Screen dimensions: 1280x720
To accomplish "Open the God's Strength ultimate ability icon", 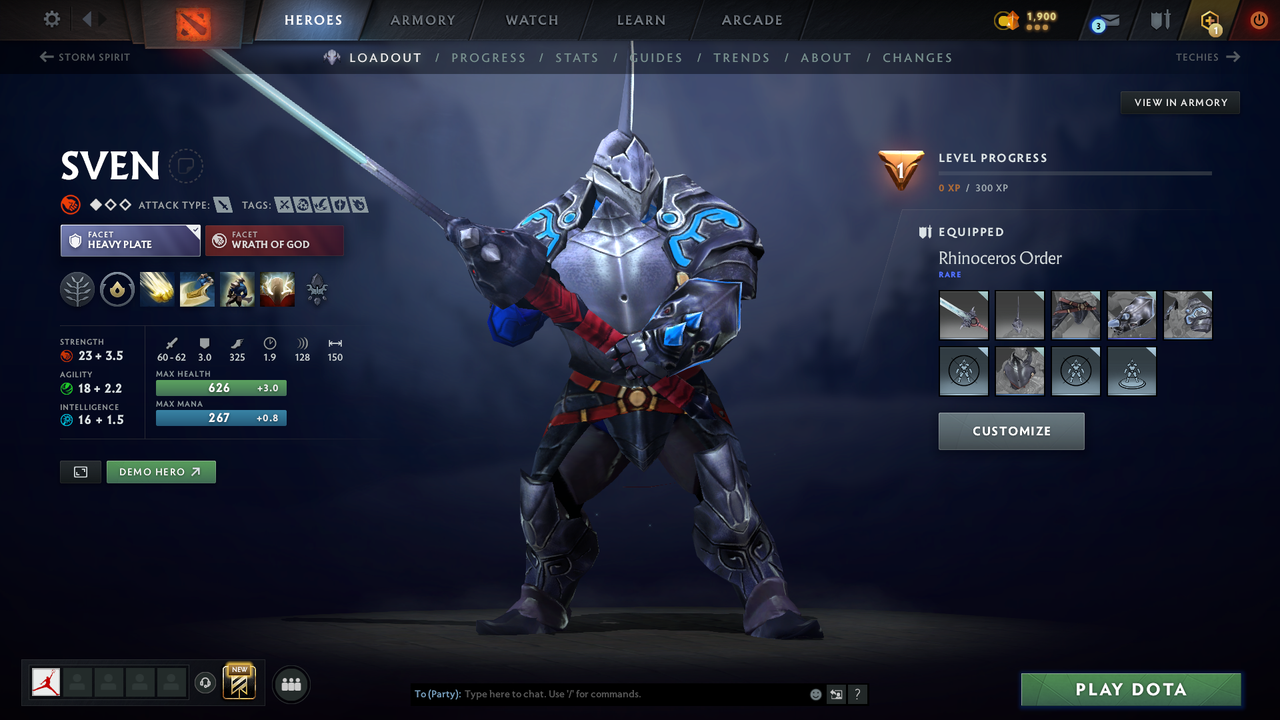I will (x=277, y=289).
